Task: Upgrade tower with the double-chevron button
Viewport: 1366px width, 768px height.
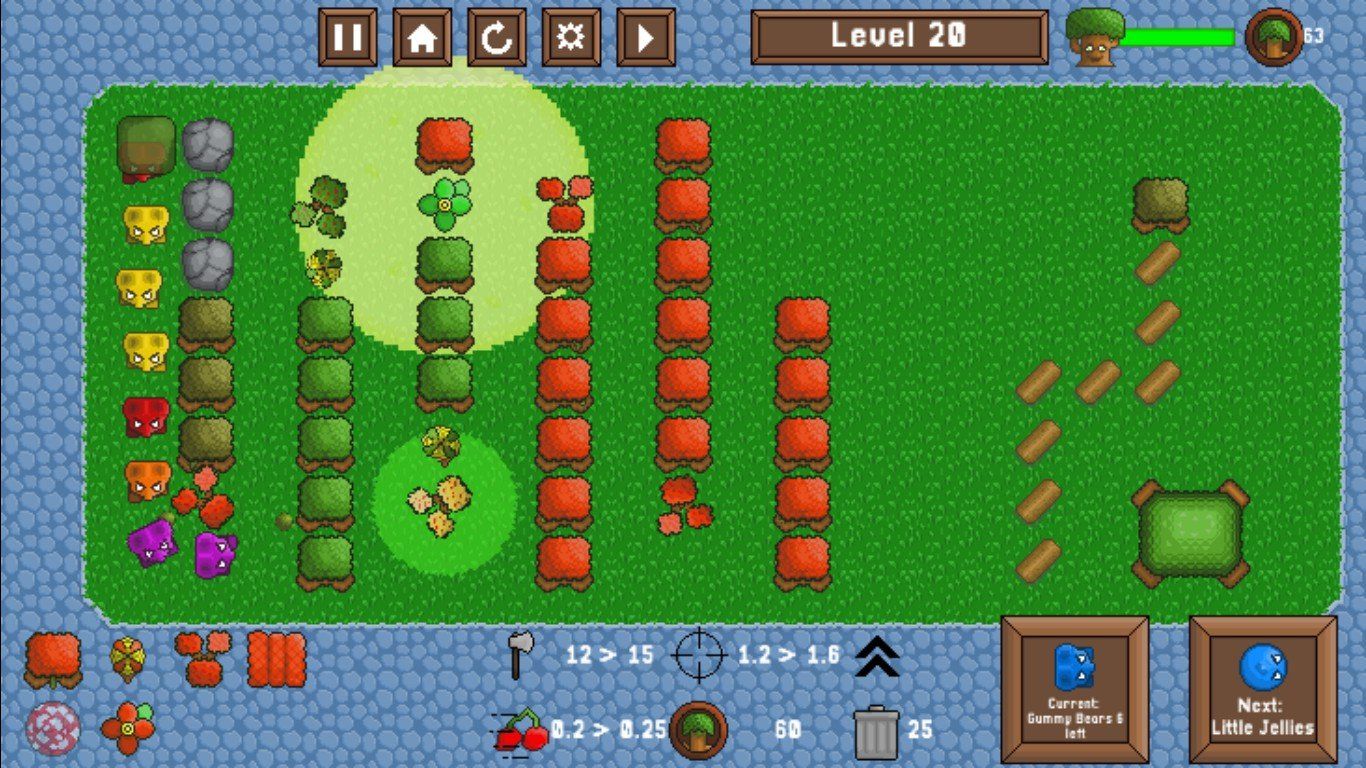Action: (x=877, y=657)
